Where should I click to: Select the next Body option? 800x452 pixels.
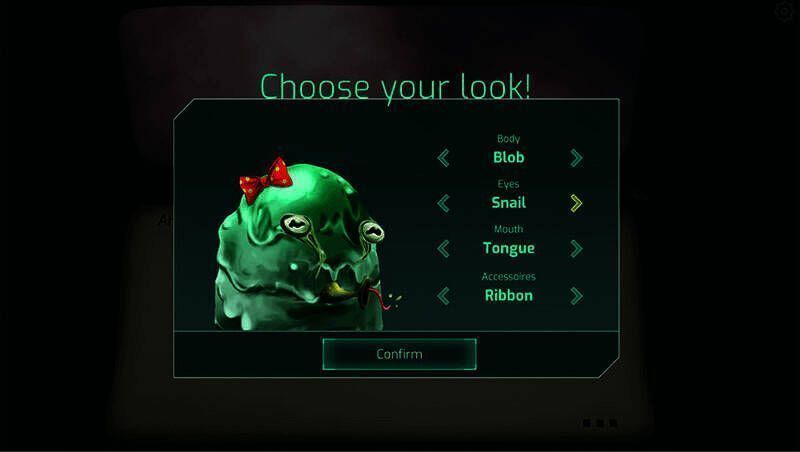point(576,157)
